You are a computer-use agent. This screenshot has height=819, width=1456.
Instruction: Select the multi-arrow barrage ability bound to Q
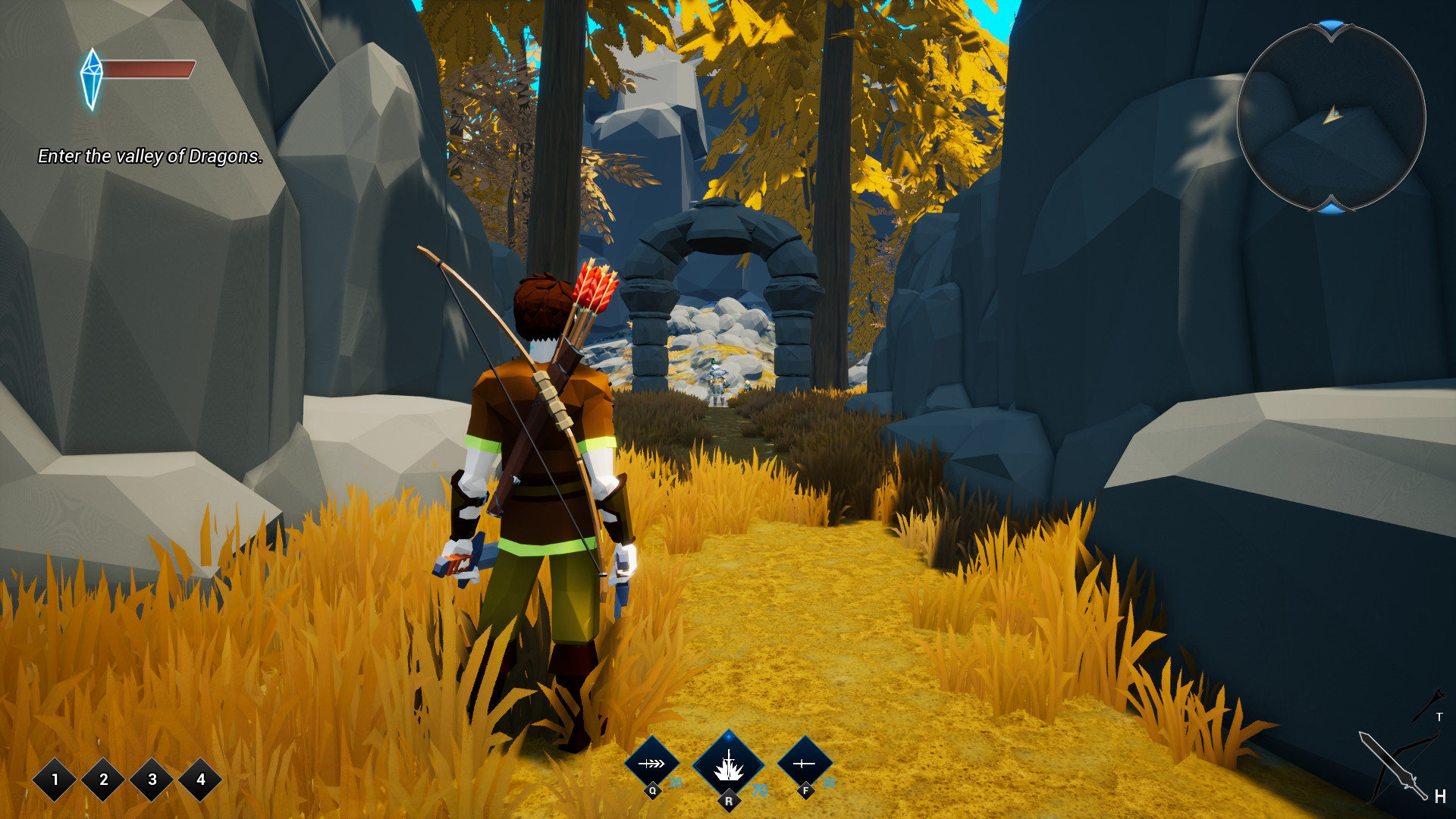point(652,763)
